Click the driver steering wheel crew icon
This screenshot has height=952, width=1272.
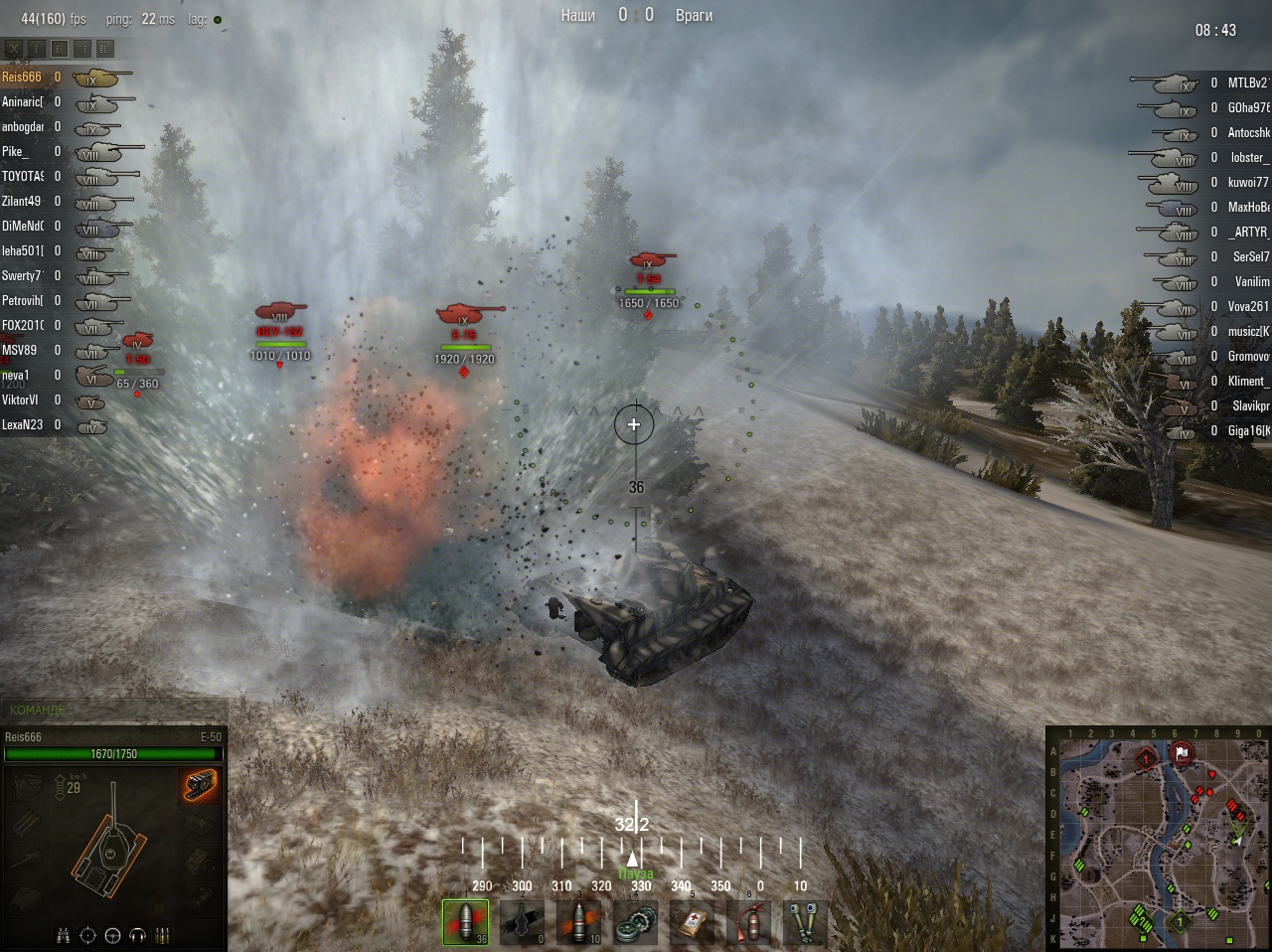click(x=112, y=935)
